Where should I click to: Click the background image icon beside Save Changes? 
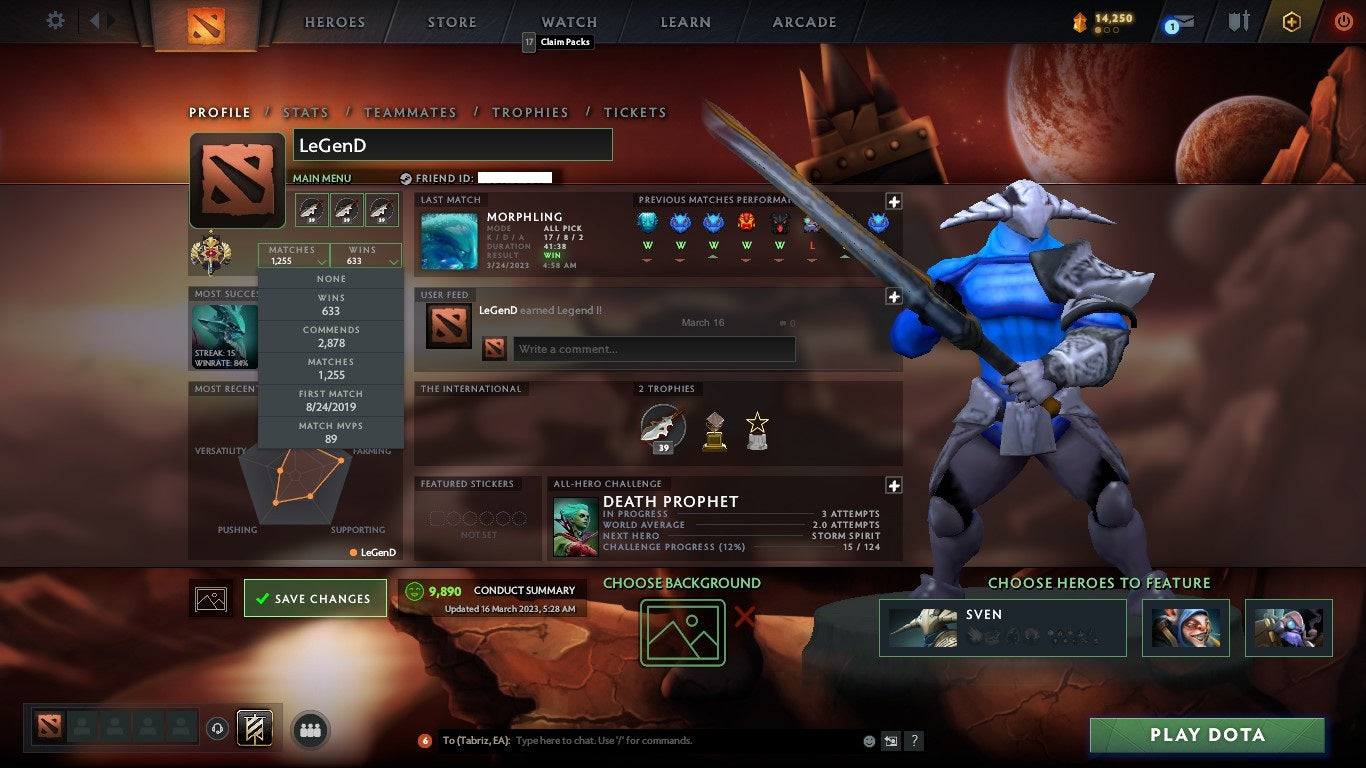click(210, 597)
